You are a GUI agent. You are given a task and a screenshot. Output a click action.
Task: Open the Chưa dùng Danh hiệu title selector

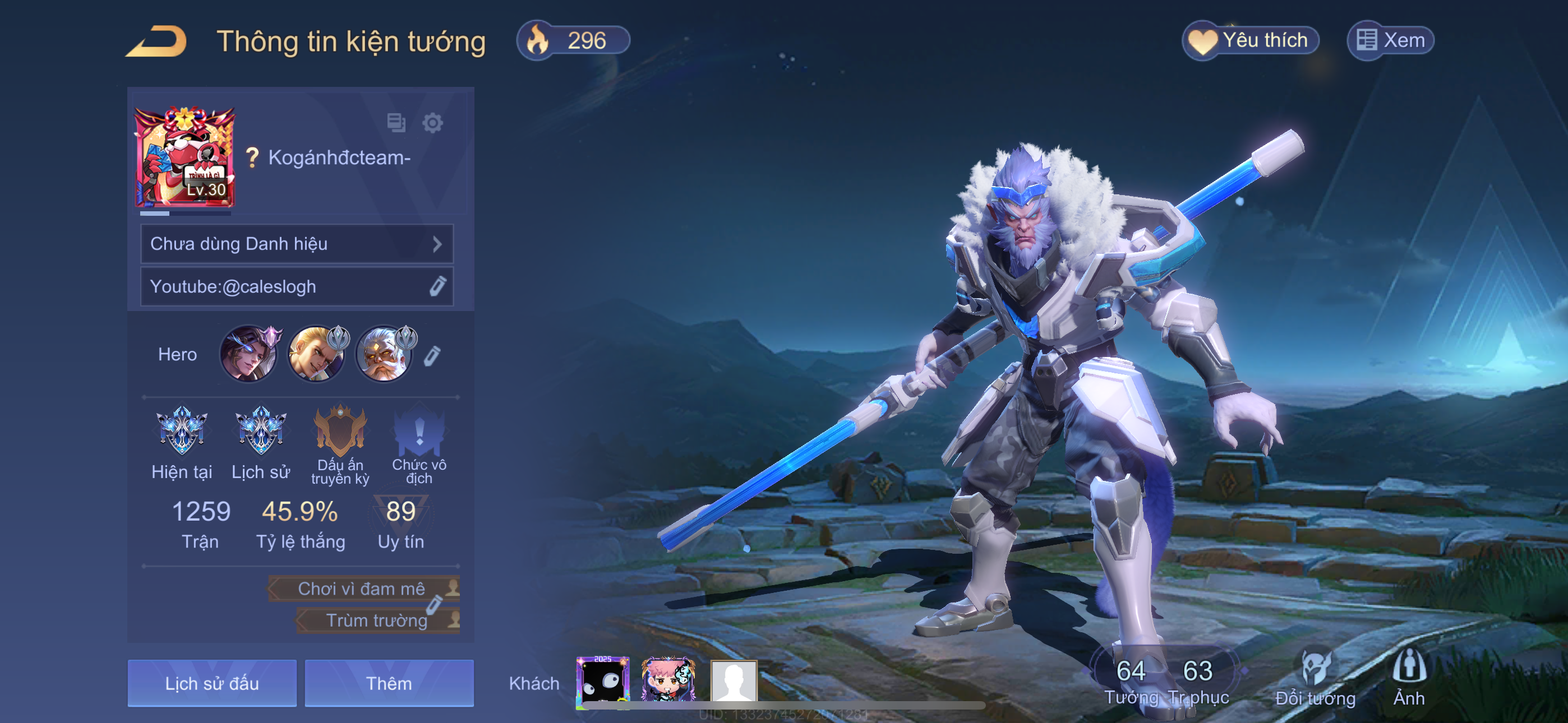click(x=297, y=244)
